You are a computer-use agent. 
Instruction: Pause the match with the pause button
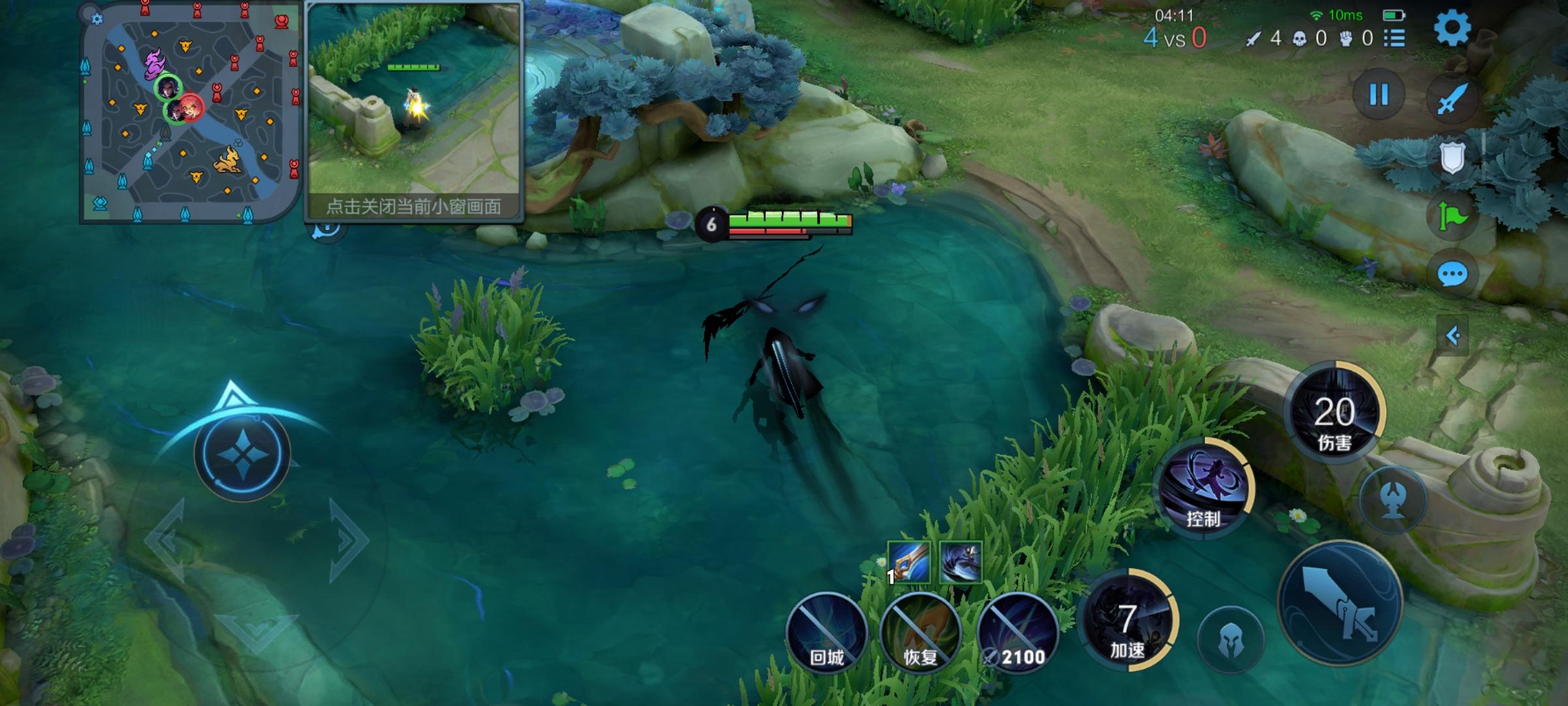[1379, 95]
